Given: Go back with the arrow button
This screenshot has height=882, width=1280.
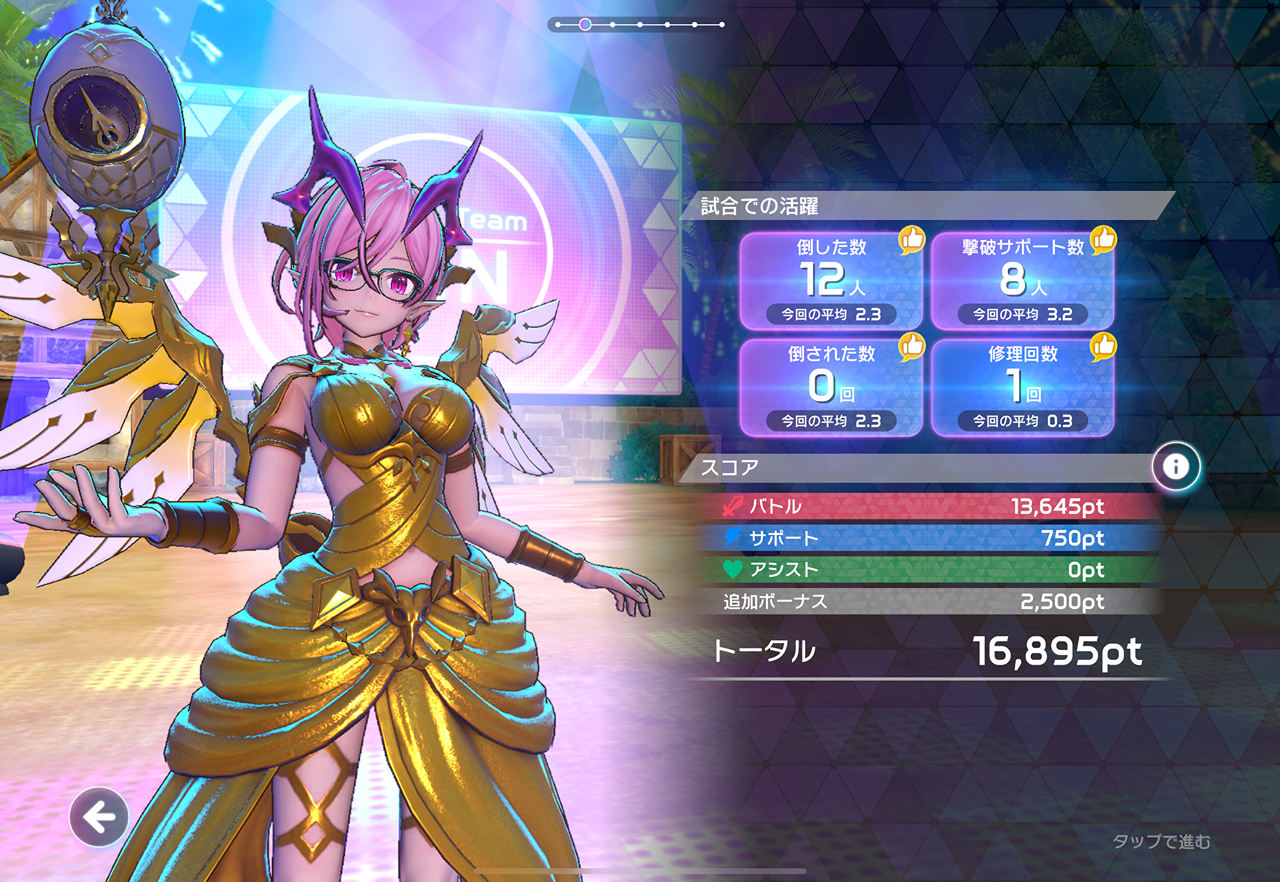Looking at the screenshot, I should tap(99, 818).
